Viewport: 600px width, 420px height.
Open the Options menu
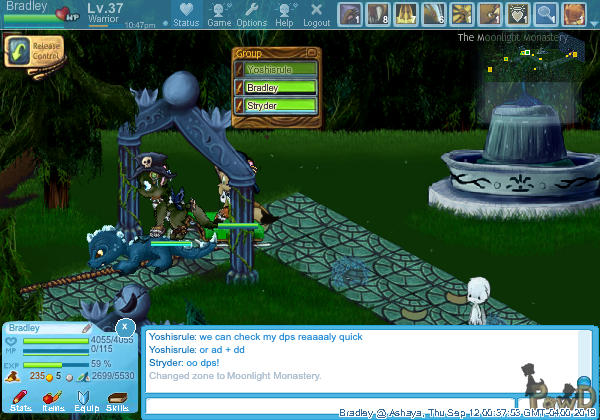pyautogui.click(x=251, y=15)
